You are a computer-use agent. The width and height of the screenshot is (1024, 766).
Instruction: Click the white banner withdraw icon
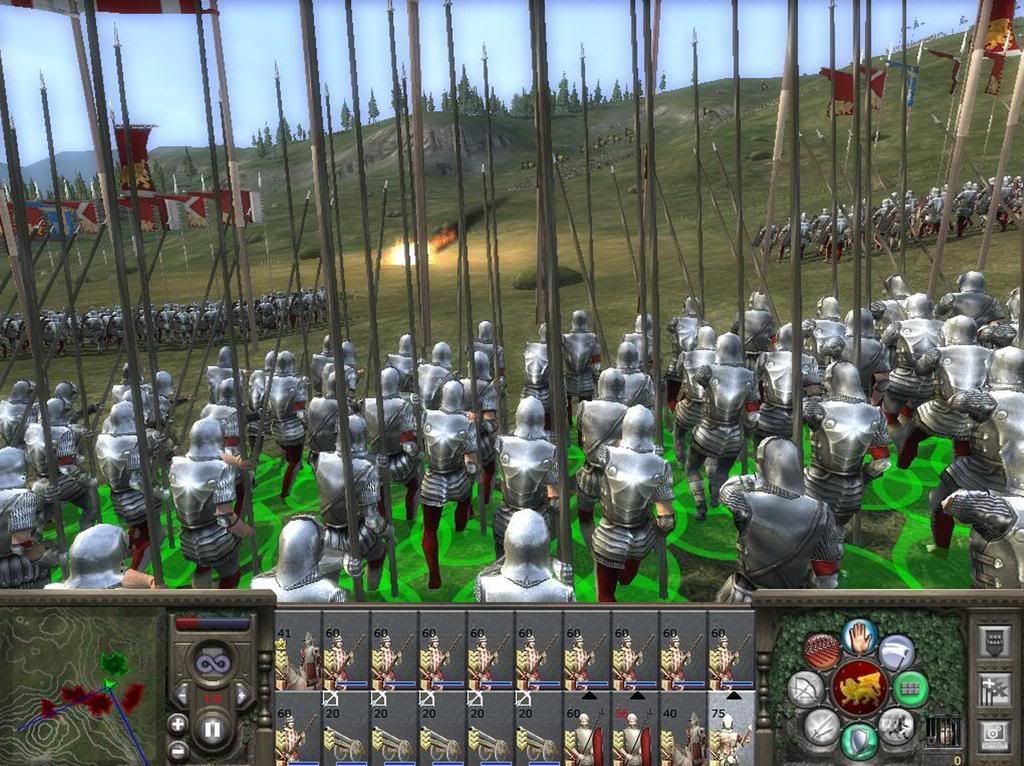coord(897,652)
